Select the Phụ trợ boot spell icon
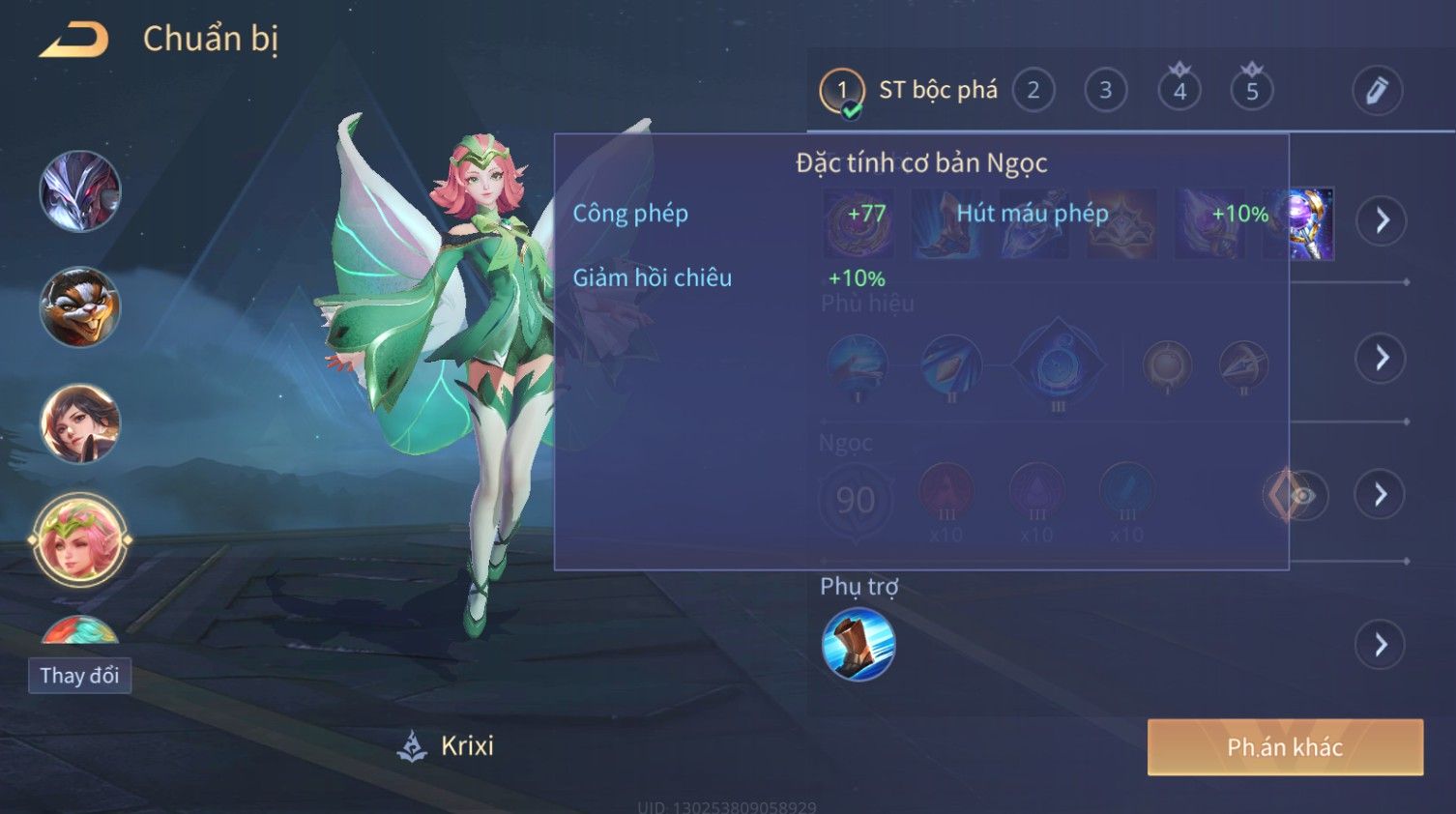1456x814 pixels. 859,645
